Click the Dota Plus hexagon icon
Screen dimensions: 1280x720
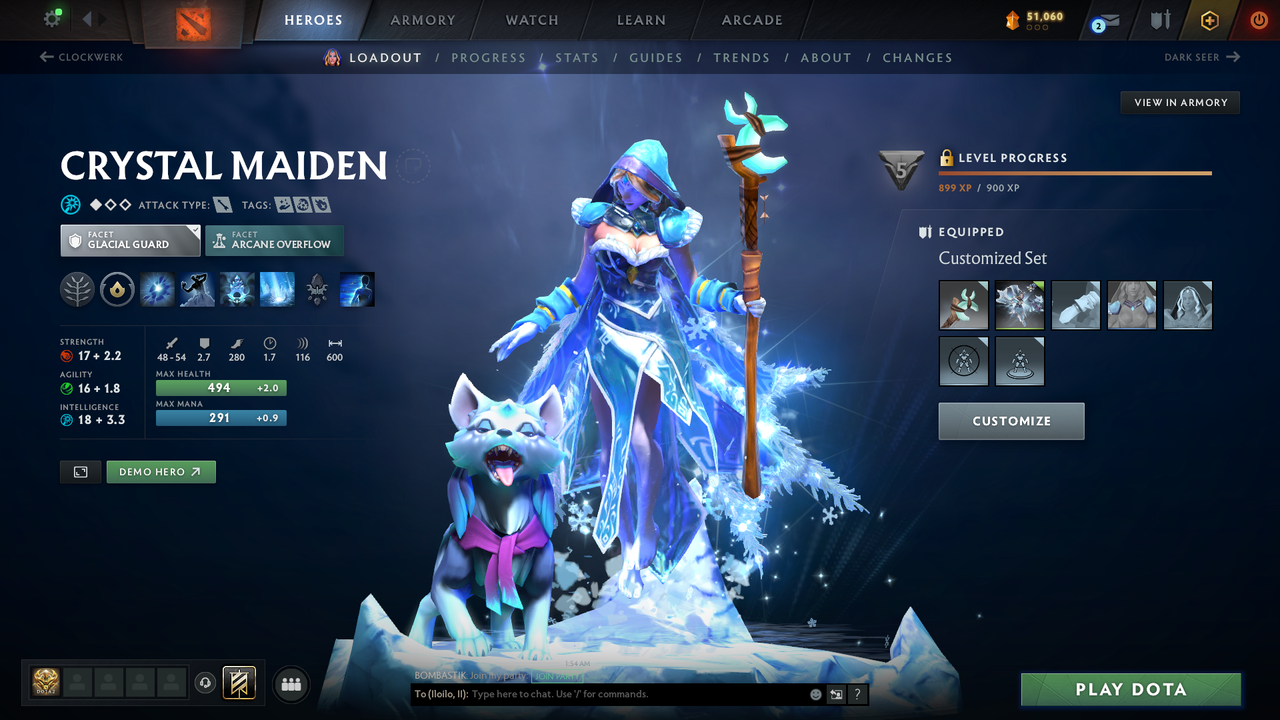(1209, 20)
